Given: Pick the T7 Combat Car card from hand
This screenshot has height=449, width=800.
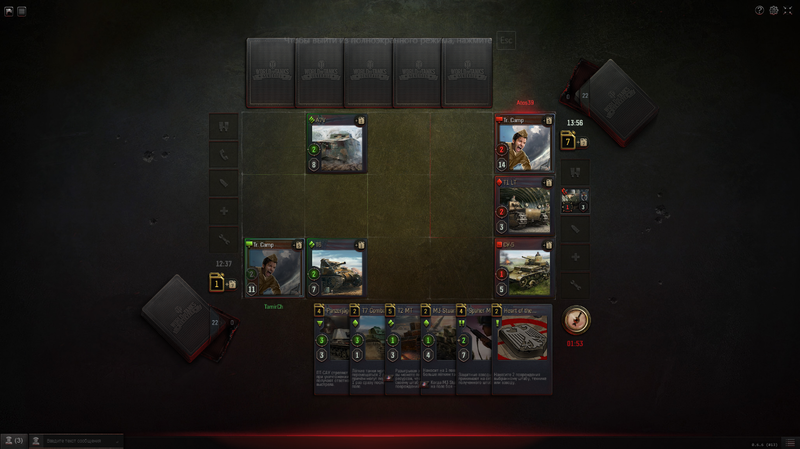Looking at the screenshot, I should point(367,348).
